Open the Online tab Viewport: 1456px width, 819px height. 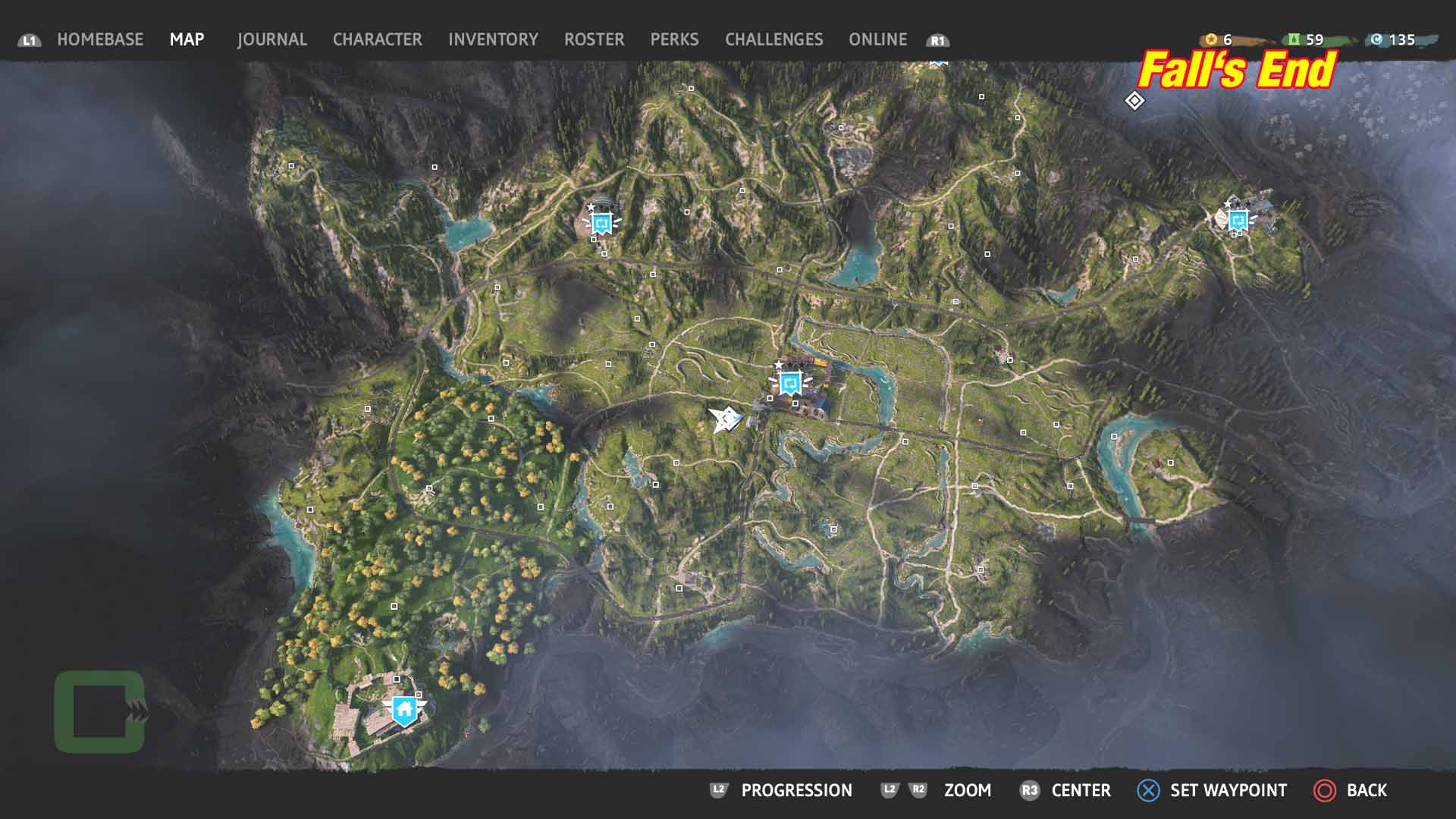(877, 39)
